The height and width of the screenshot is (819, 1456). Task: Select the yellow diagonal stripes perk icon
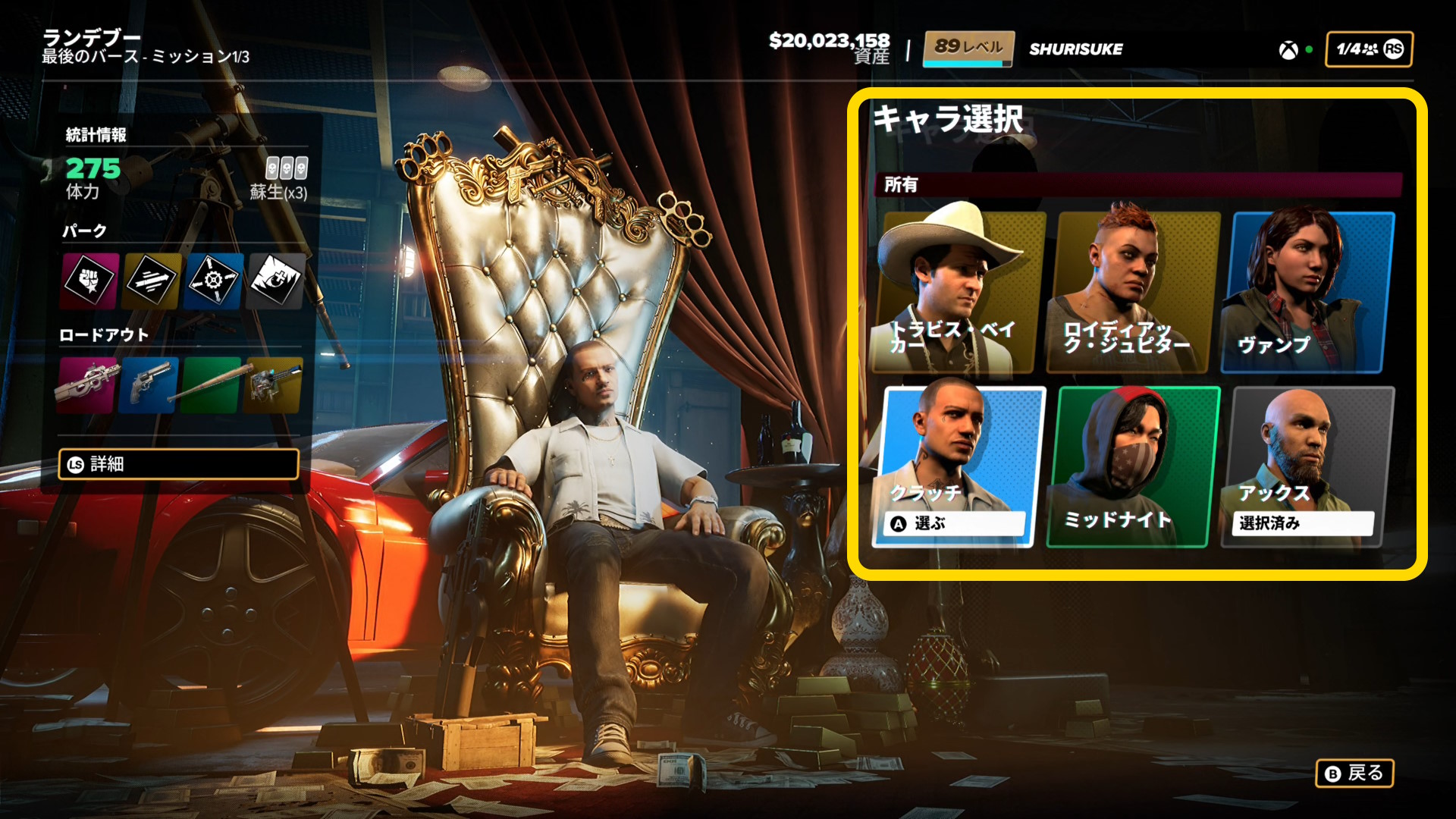(152, 281)
